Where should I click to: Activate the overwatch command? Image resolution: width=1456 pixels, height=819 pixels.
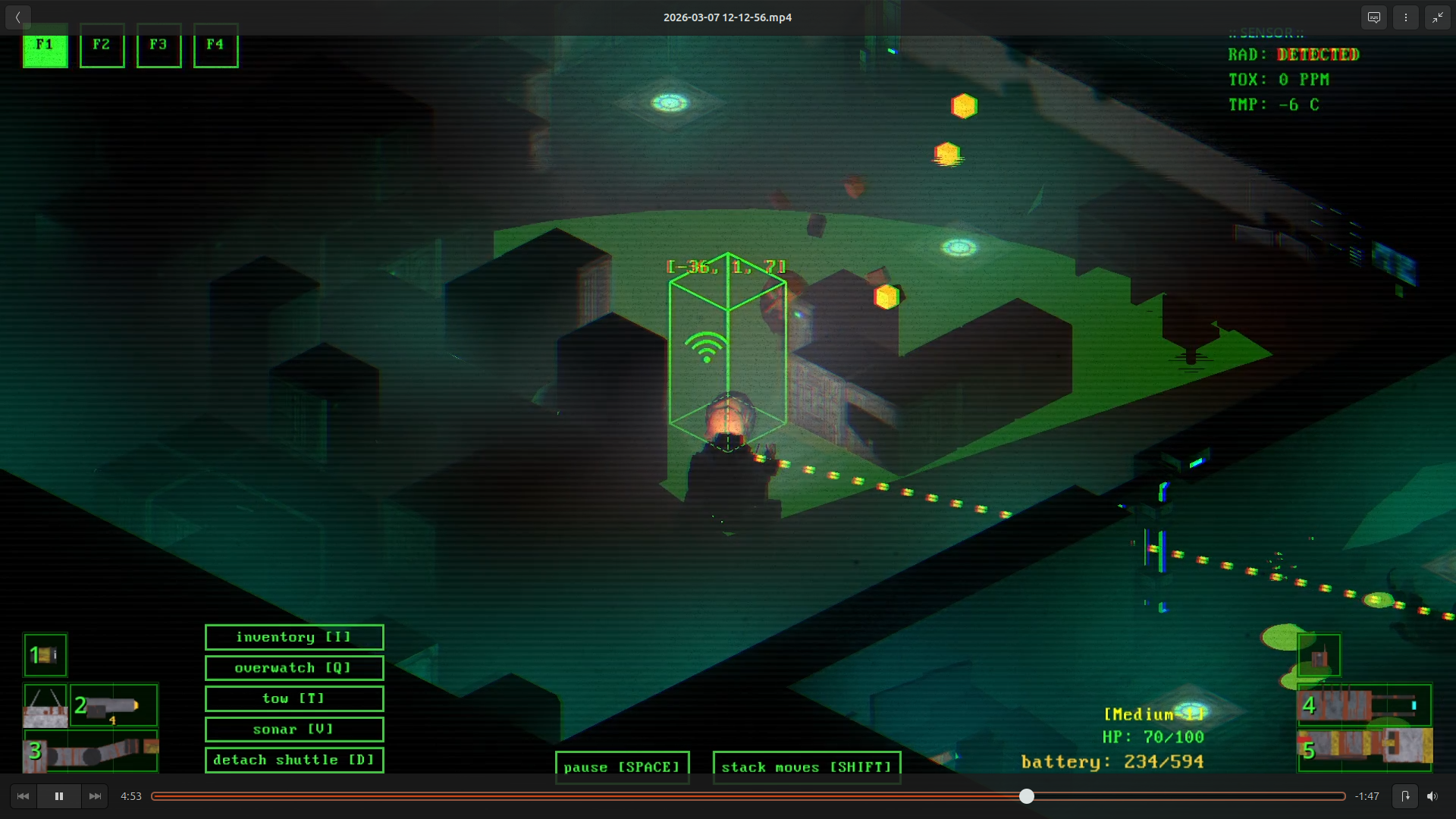294,668
